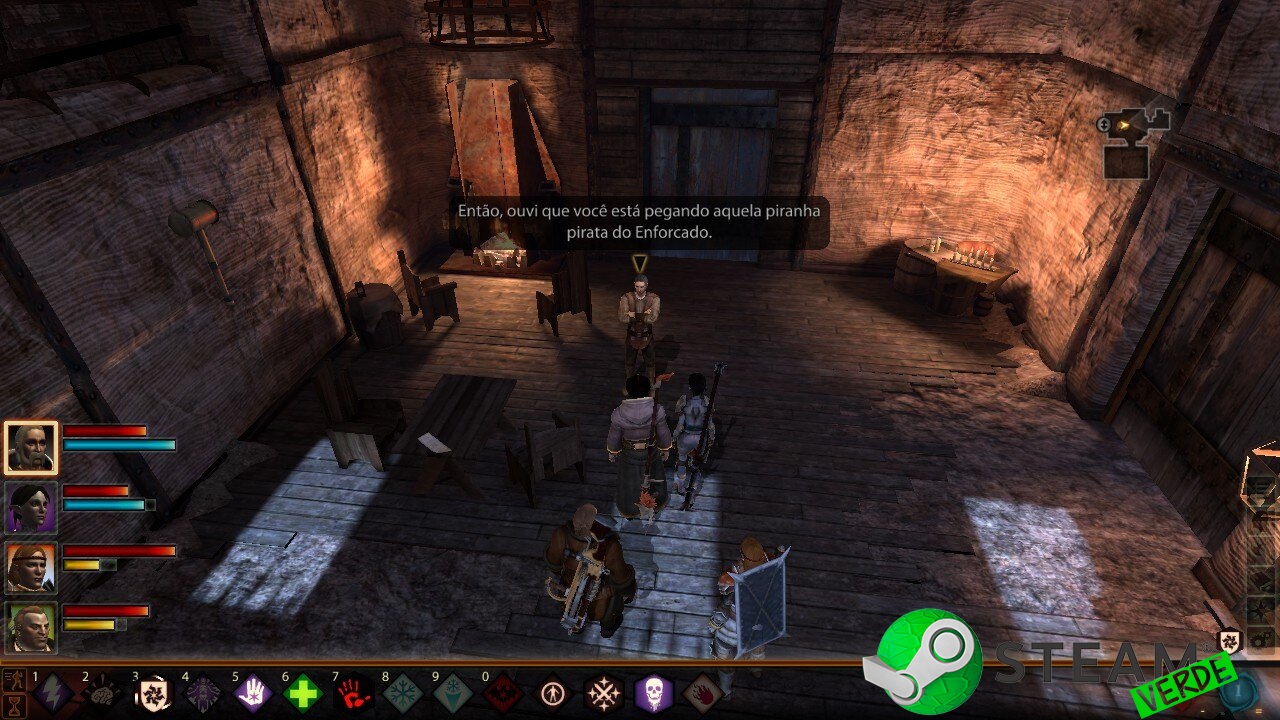
Task: Use the brain icon ability in slot 2
Action: tap(103, 692)
